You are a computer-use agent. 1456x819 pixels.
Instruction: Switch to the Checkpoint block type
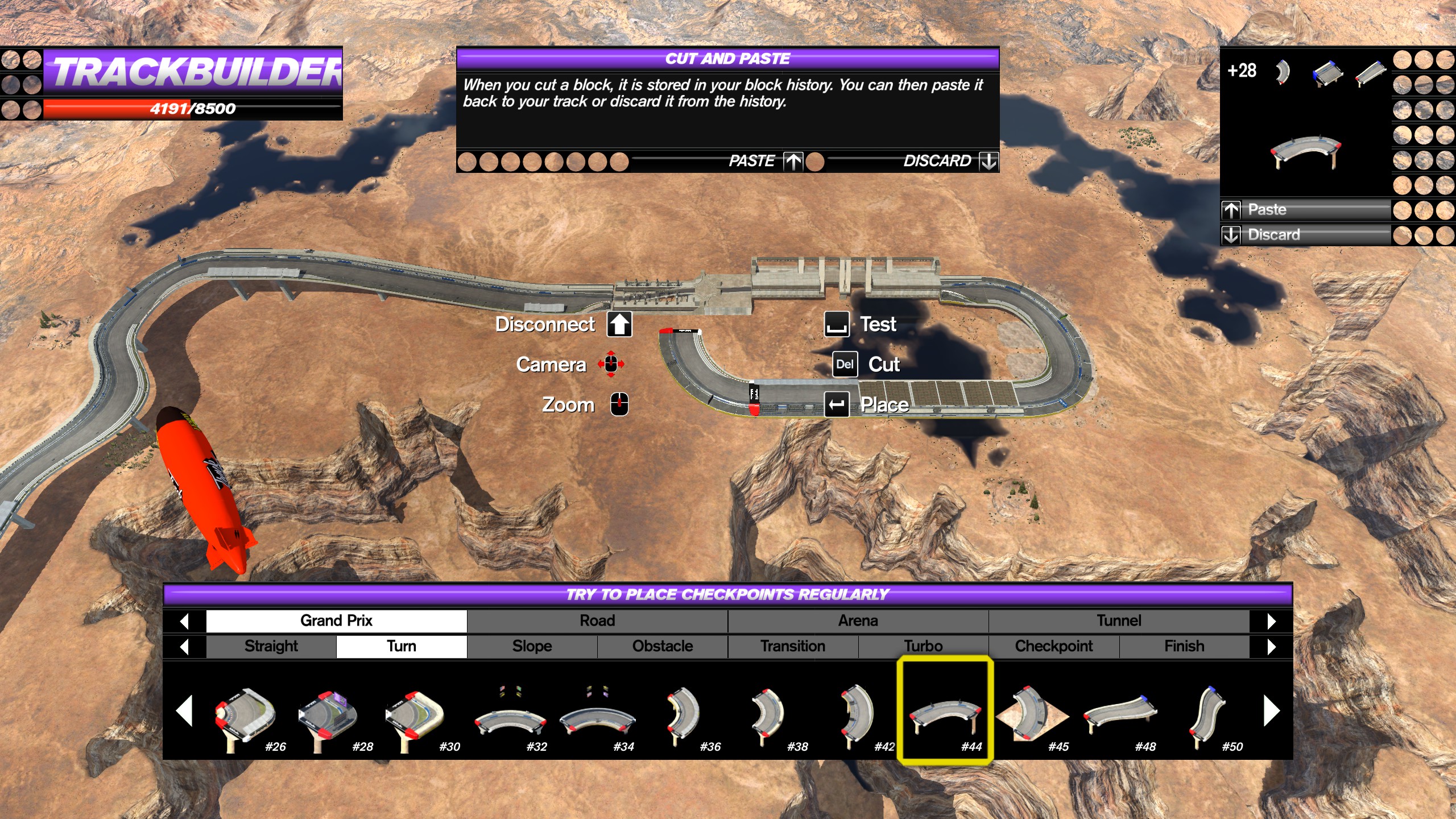[1054, 646]
